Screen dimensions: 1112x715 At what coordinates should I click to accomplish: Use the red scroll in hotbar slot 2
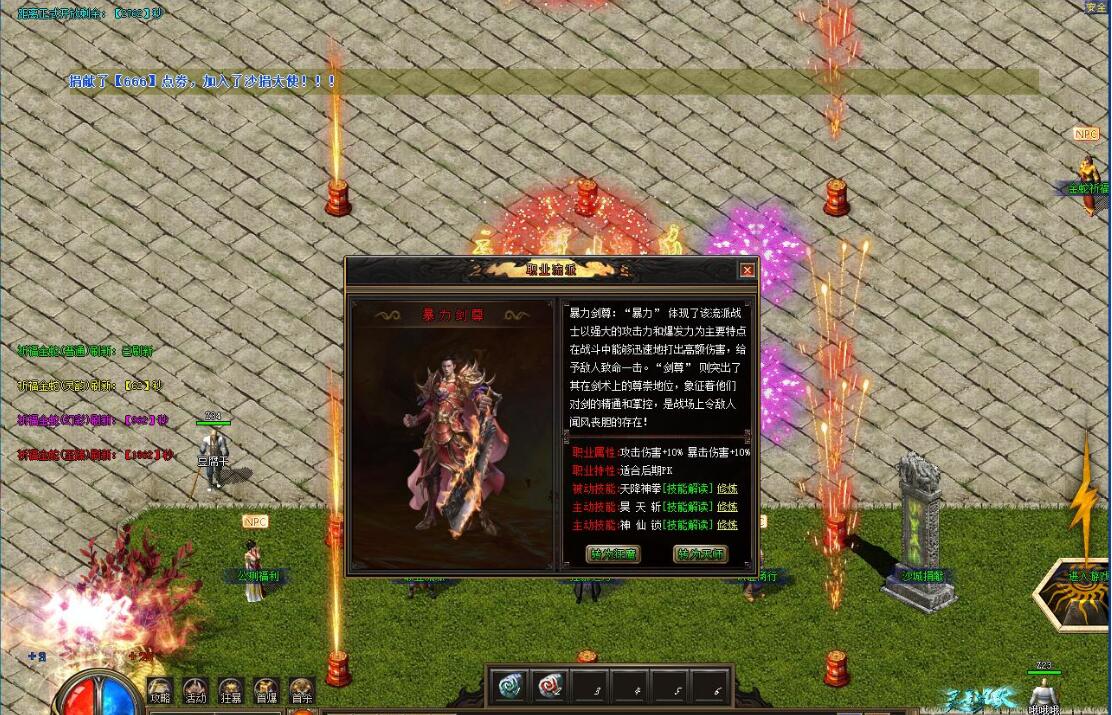point(551,685)
